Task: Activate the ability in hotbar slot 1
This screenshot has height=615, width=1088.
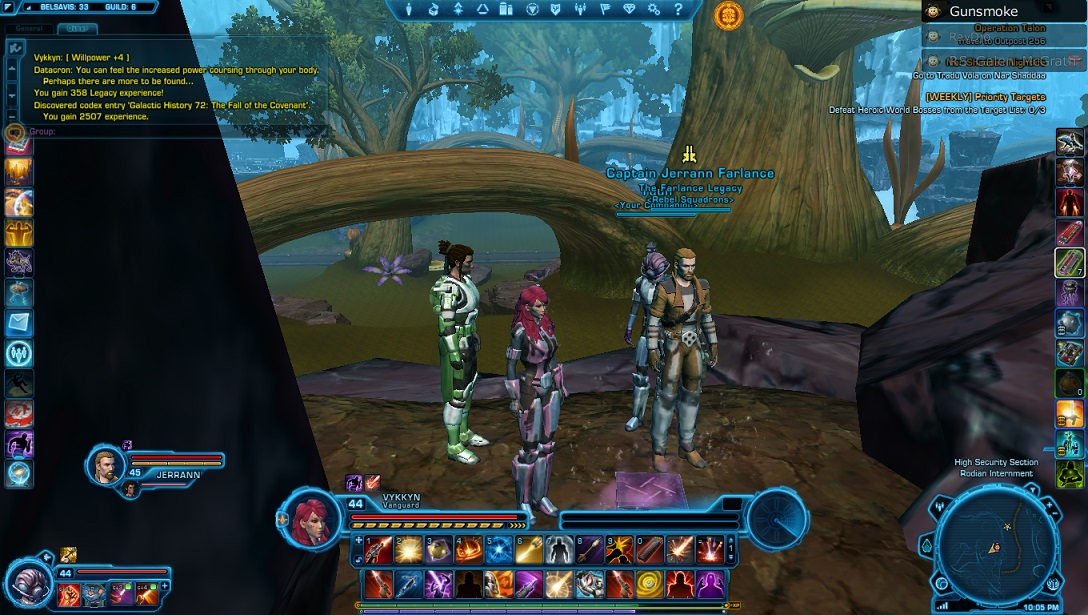Action: (378, 549)
